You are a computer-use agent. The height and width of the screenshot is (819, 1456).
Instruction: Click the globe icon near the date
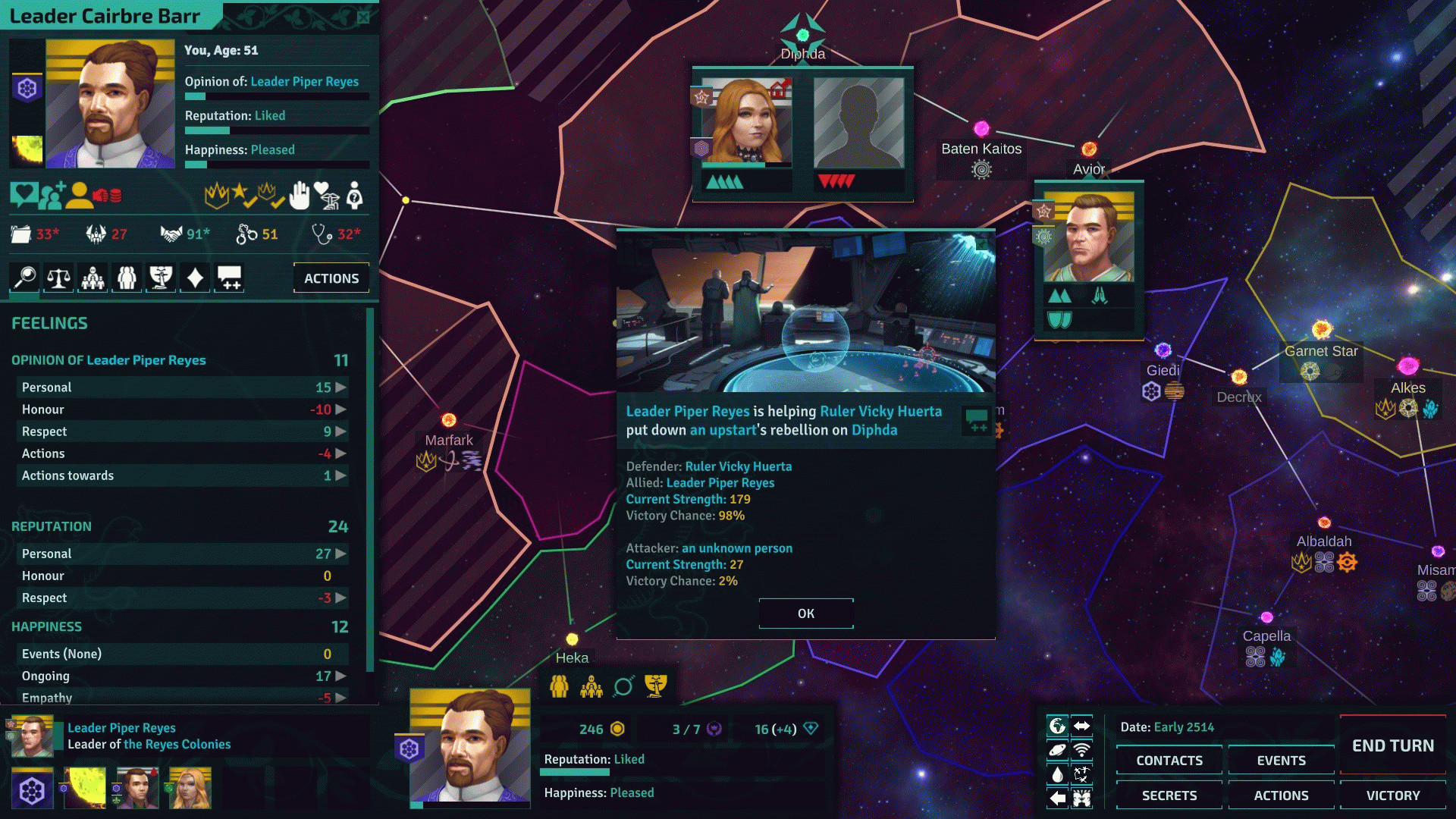coord(1056,726)
